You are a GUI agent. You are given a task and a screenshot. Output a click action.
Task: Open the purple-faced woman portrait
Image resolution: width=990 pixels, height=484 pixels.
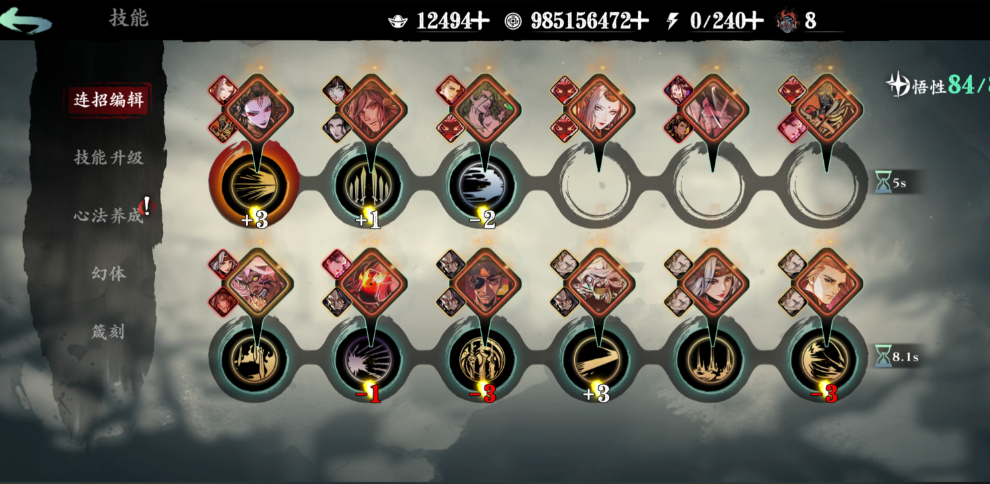[x=258, y=106]
